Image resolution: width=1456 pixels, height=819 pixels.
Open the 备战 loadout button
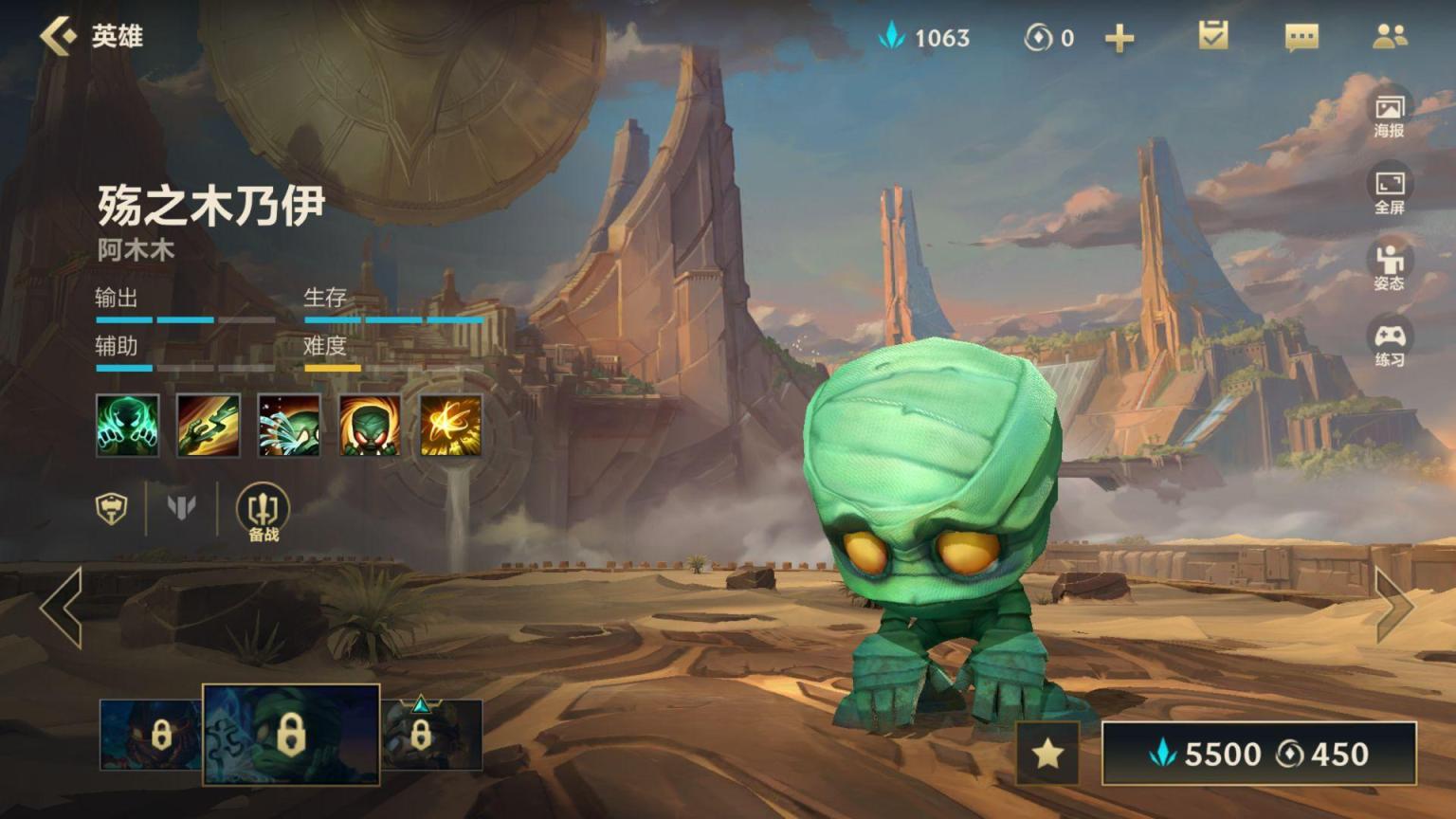tap(263, 512)
